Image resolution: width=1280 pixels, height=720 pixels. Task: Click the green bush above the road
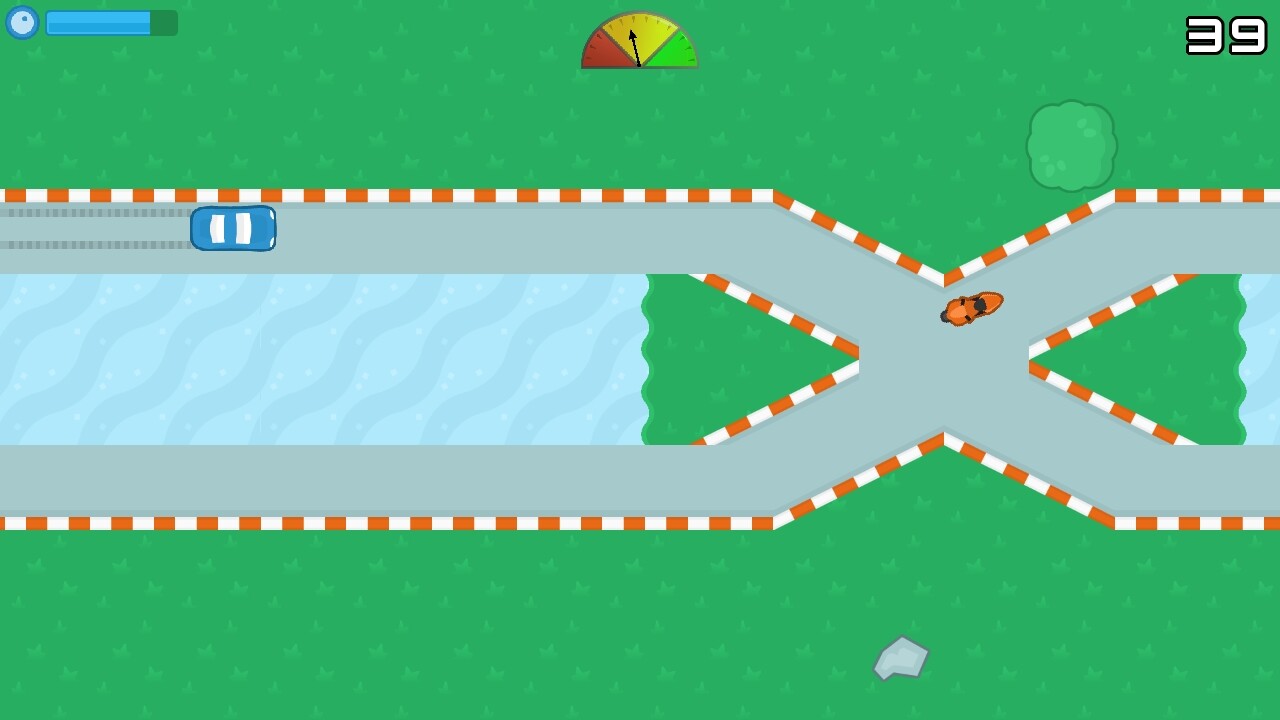[1071, 145]
